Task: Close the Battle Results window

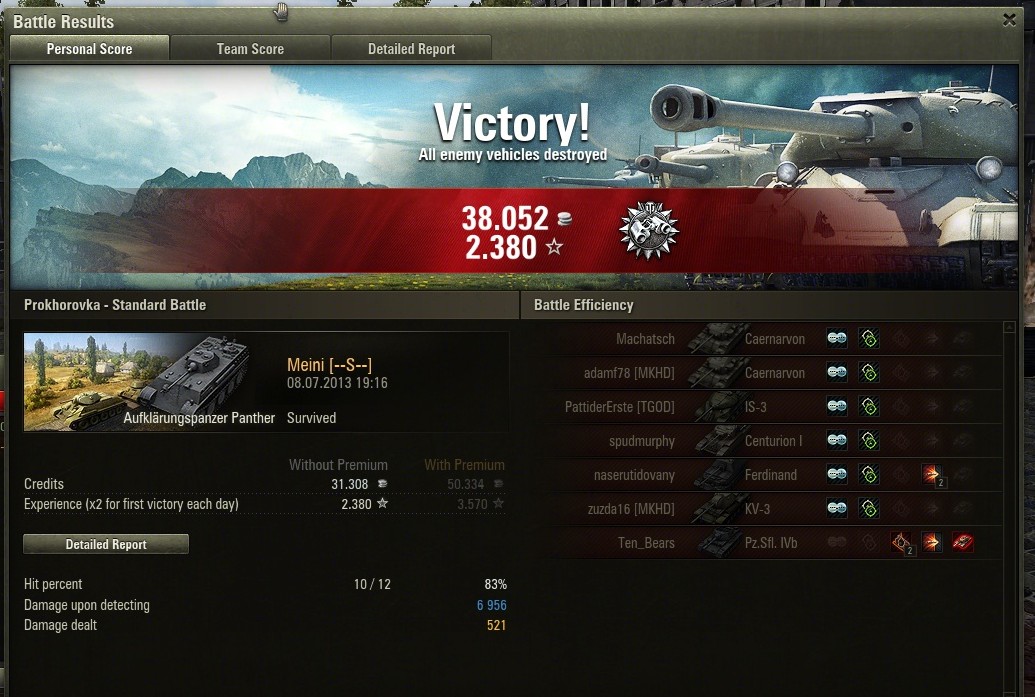Action: tap(1009, 19)
